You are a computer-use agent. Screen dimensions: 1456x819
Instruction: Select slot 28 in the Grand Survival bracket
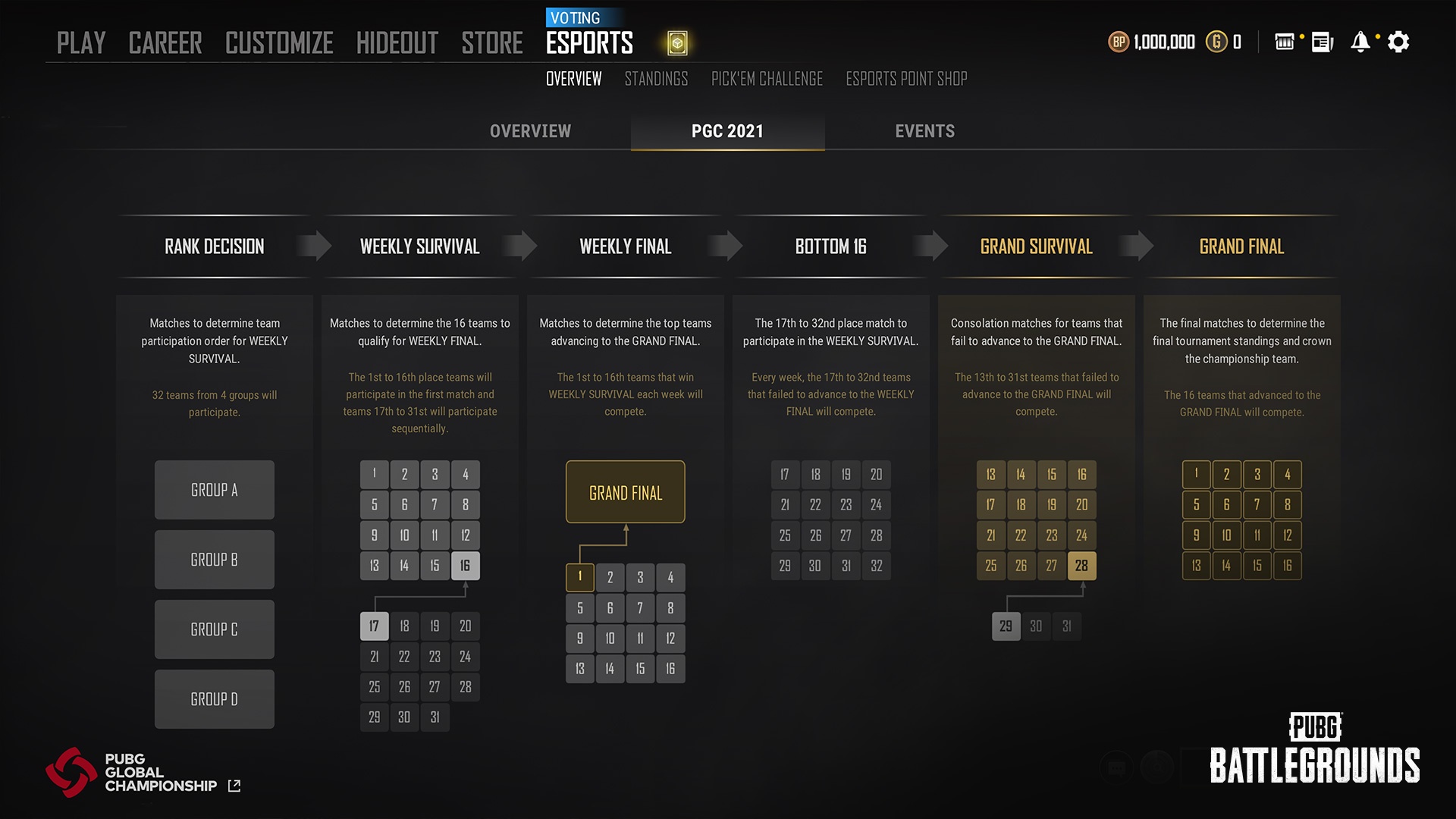pyautogui.click(x=1082, y=565)
